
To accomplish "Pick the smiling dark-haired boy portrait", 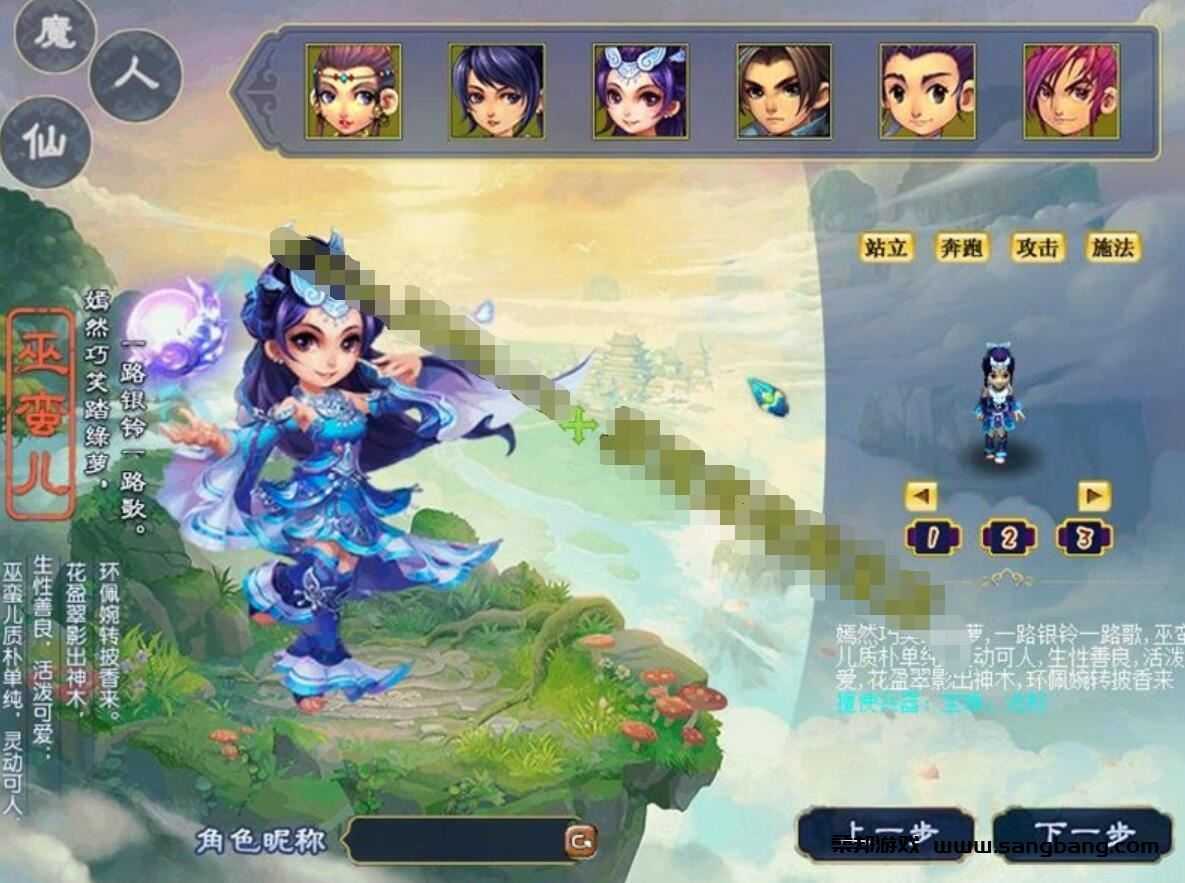I will (927, 91).
